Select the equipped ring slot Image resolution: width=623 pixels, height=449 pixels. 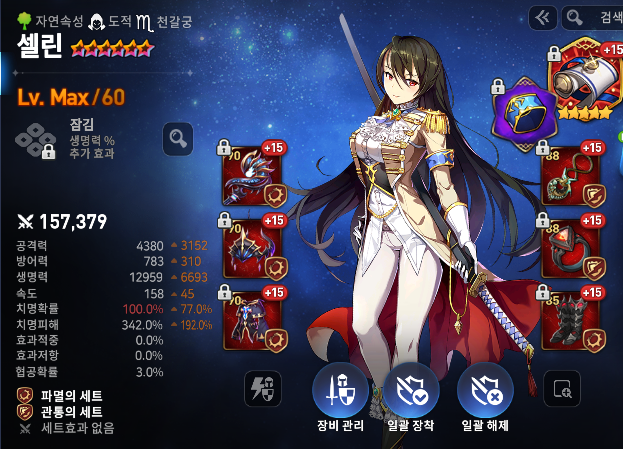tap(572, 246)
